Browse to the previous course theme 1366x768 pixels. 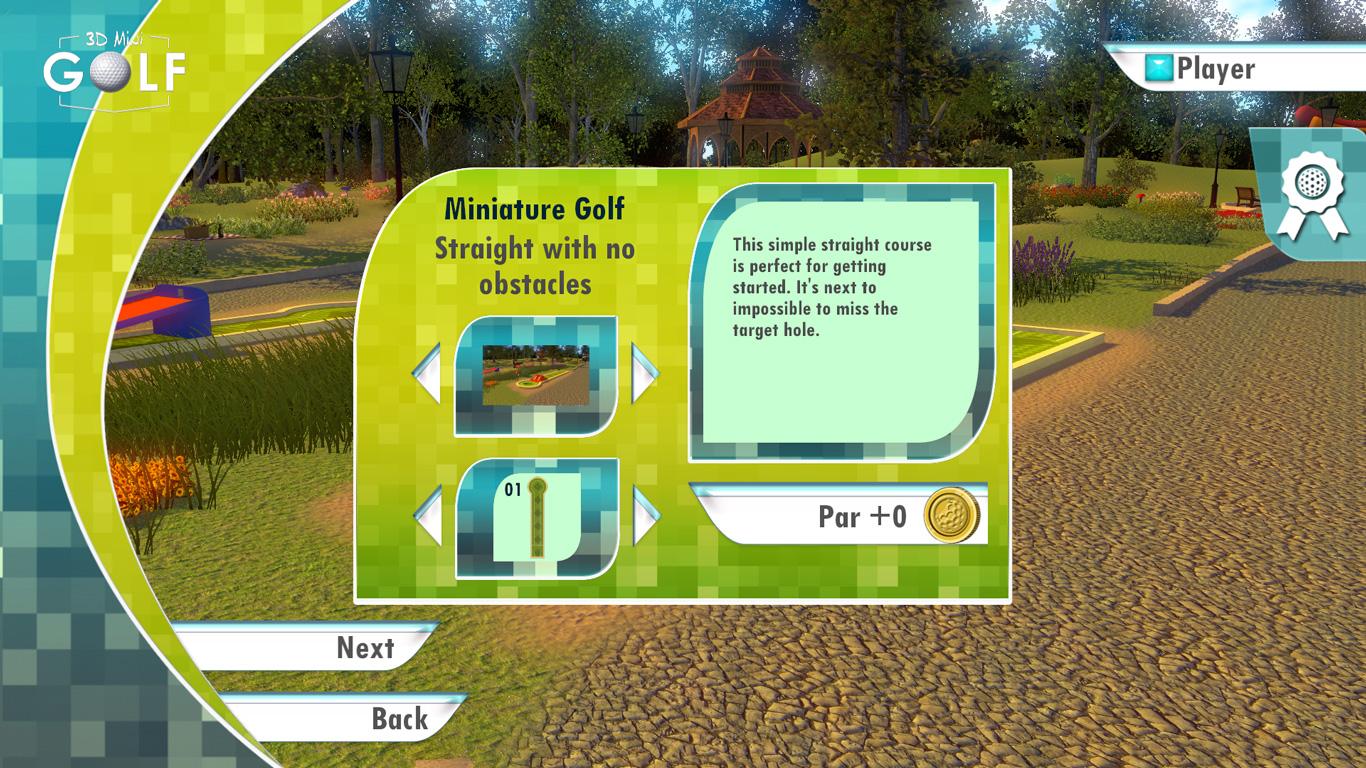pos(425,372)
